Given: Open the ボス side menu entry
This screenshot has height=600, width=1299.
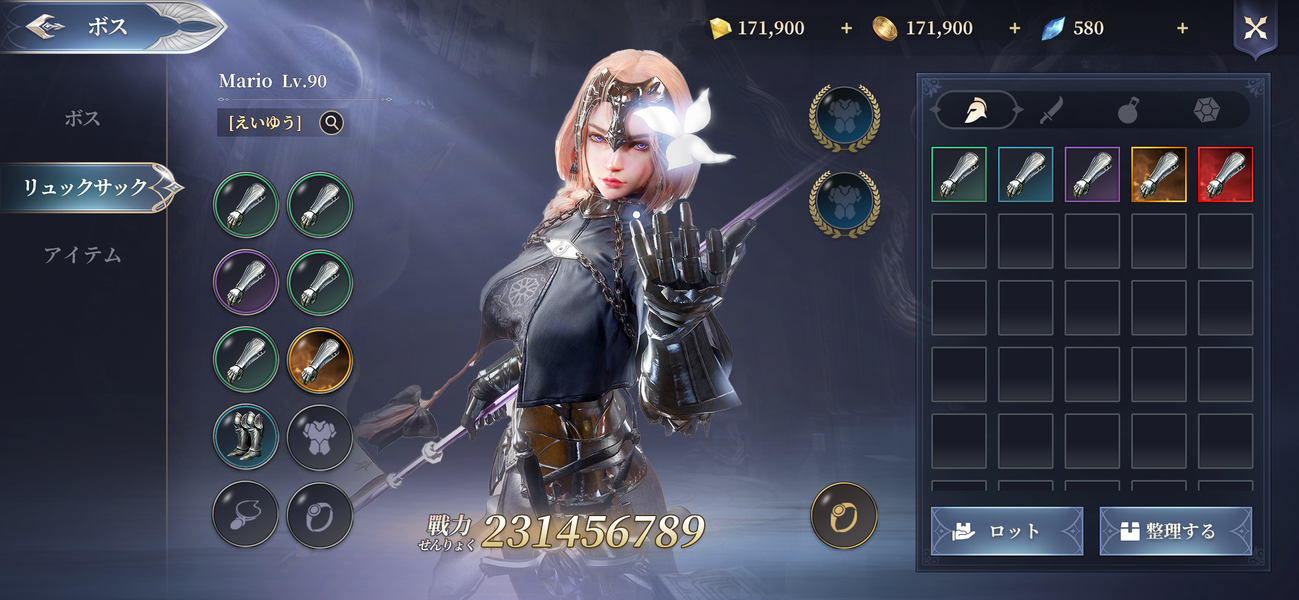Looking at the screenshot, I should coord(82,118).
